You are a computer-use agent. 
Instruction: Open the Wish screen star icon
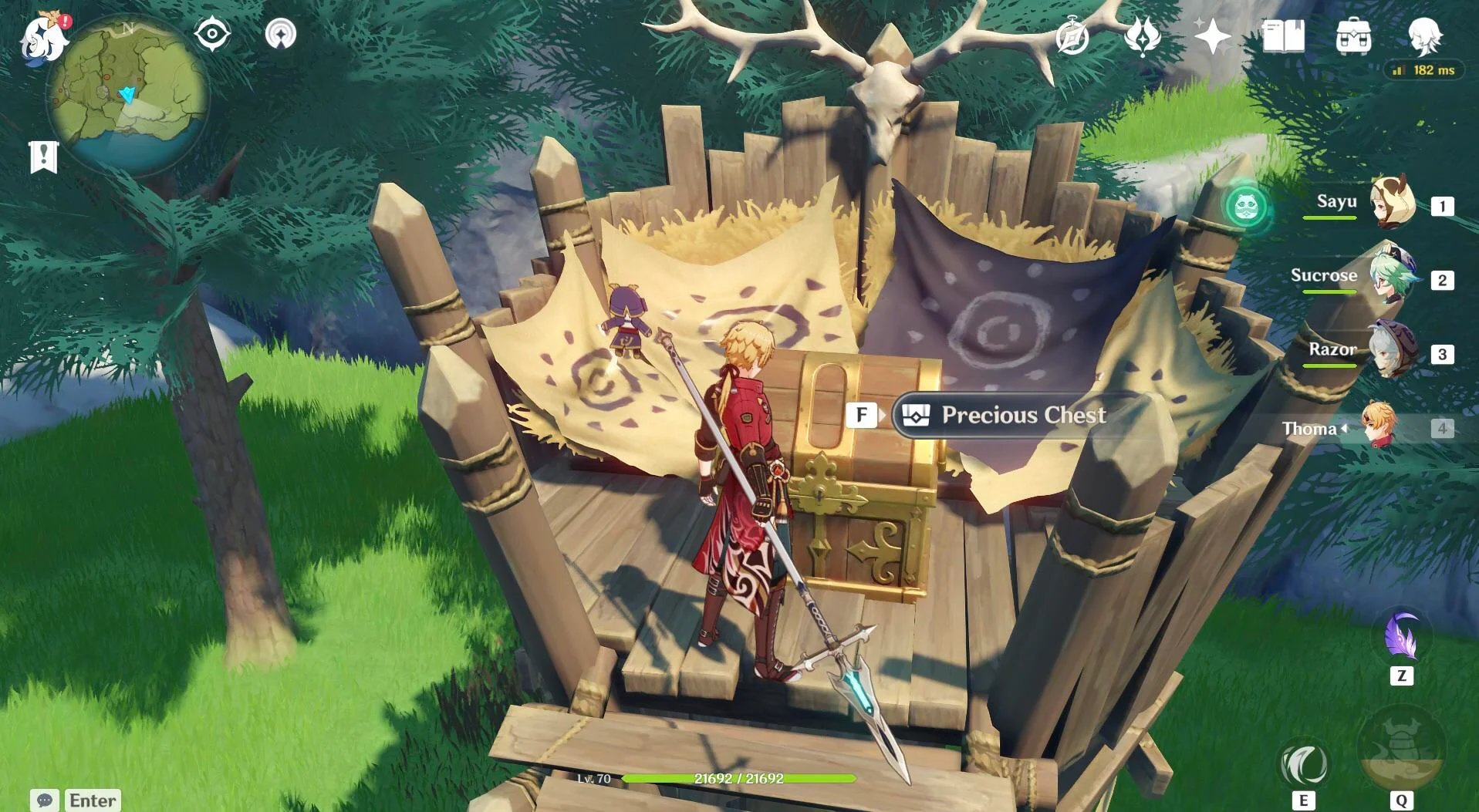click(x=1215, y=33)
